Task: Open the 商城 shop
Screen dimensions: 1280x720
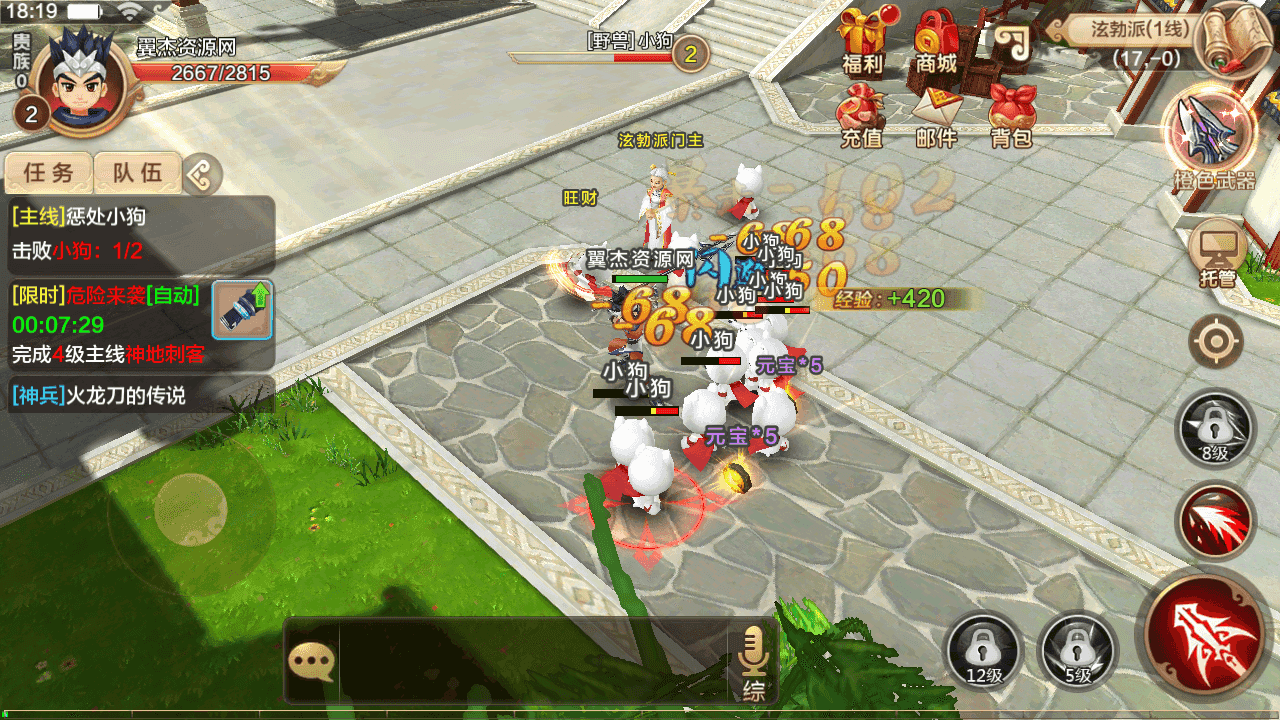Action: click(936, 42)
